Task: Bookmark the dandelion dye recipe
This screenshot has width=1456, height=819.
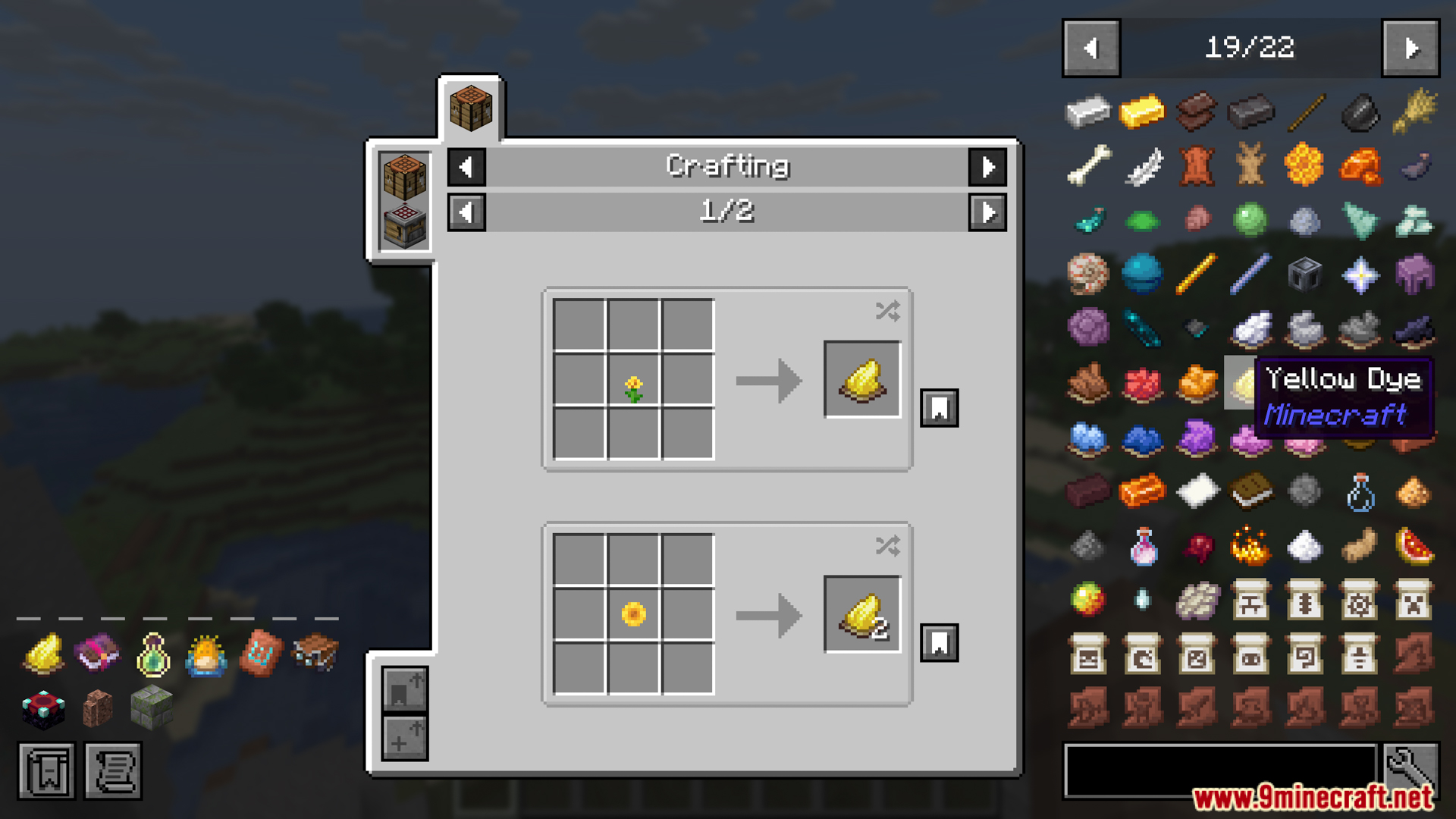Action: point(939,407)
